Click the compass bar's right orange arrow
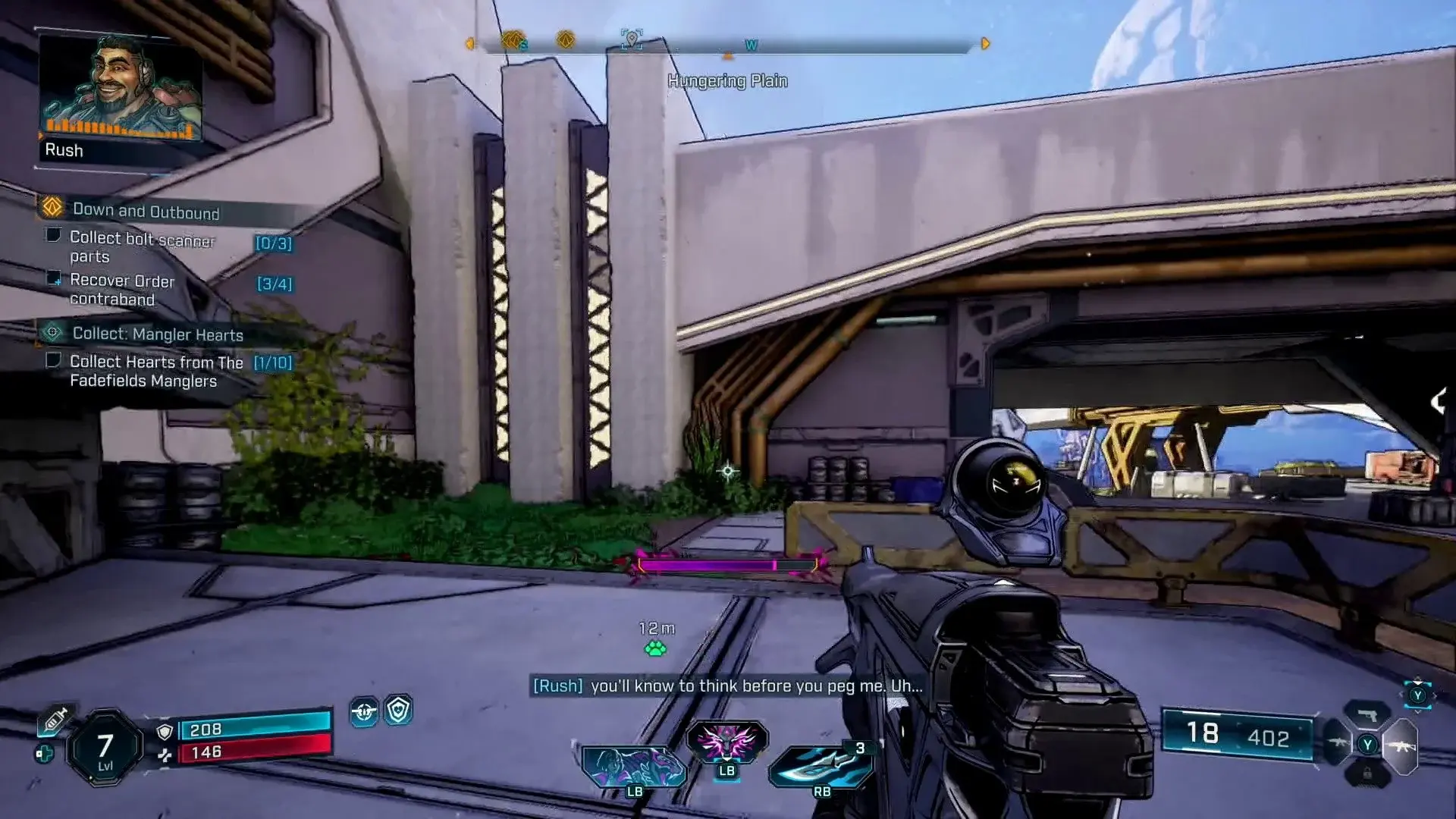The height and width of the screenshot is (819, 1456). [x=985, y=44]
